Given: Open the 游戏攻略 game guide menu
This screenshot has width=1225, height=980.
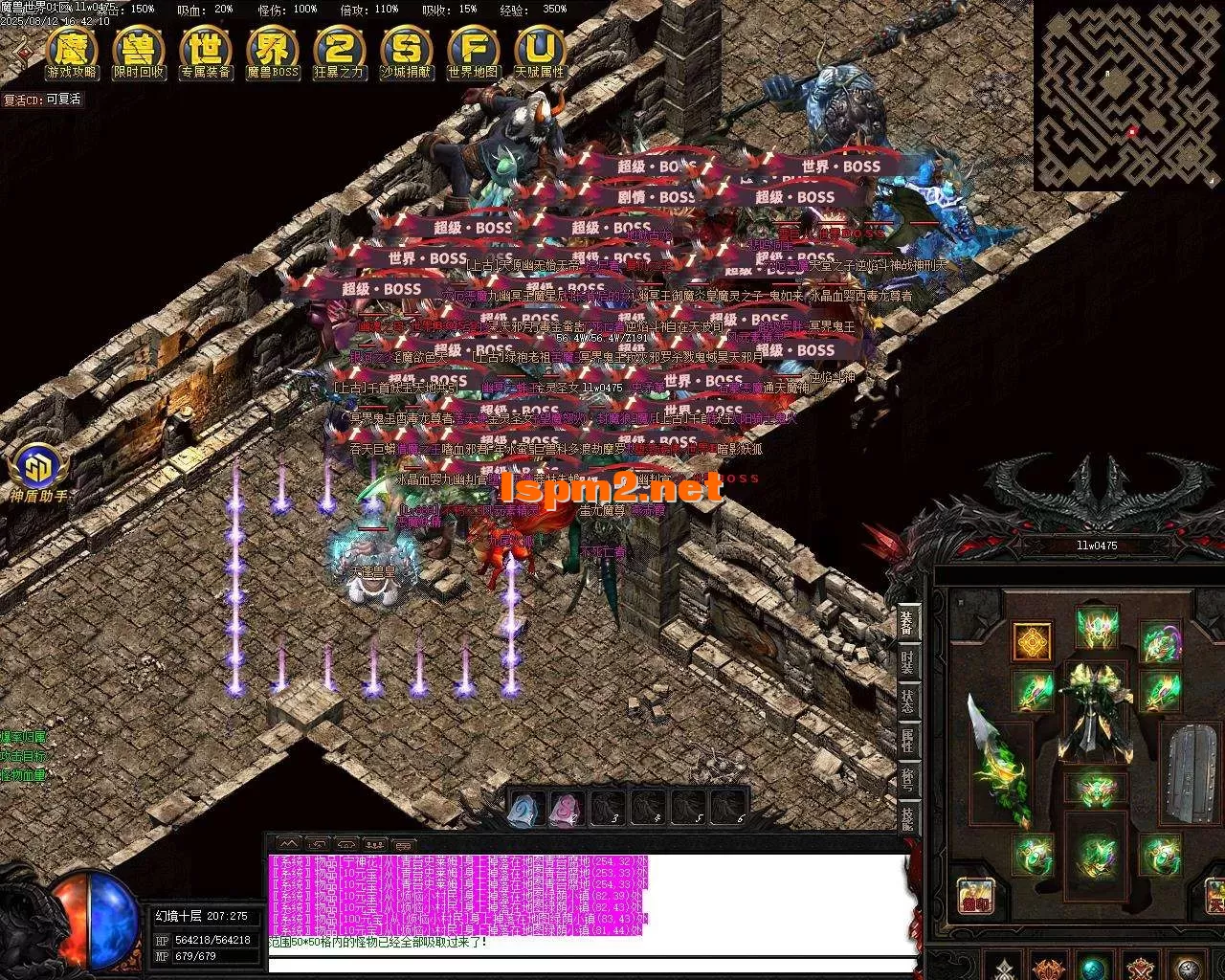Looking at the screenshot, I should click(72, 54).
